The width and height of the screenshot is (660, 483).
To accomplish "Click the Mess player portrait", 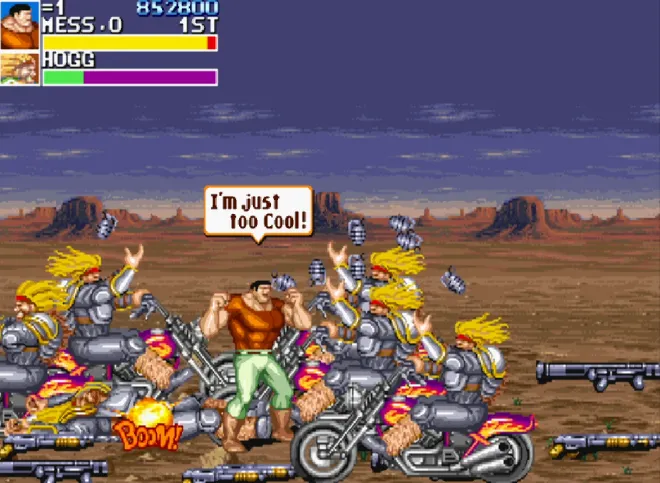I will 19,26.
